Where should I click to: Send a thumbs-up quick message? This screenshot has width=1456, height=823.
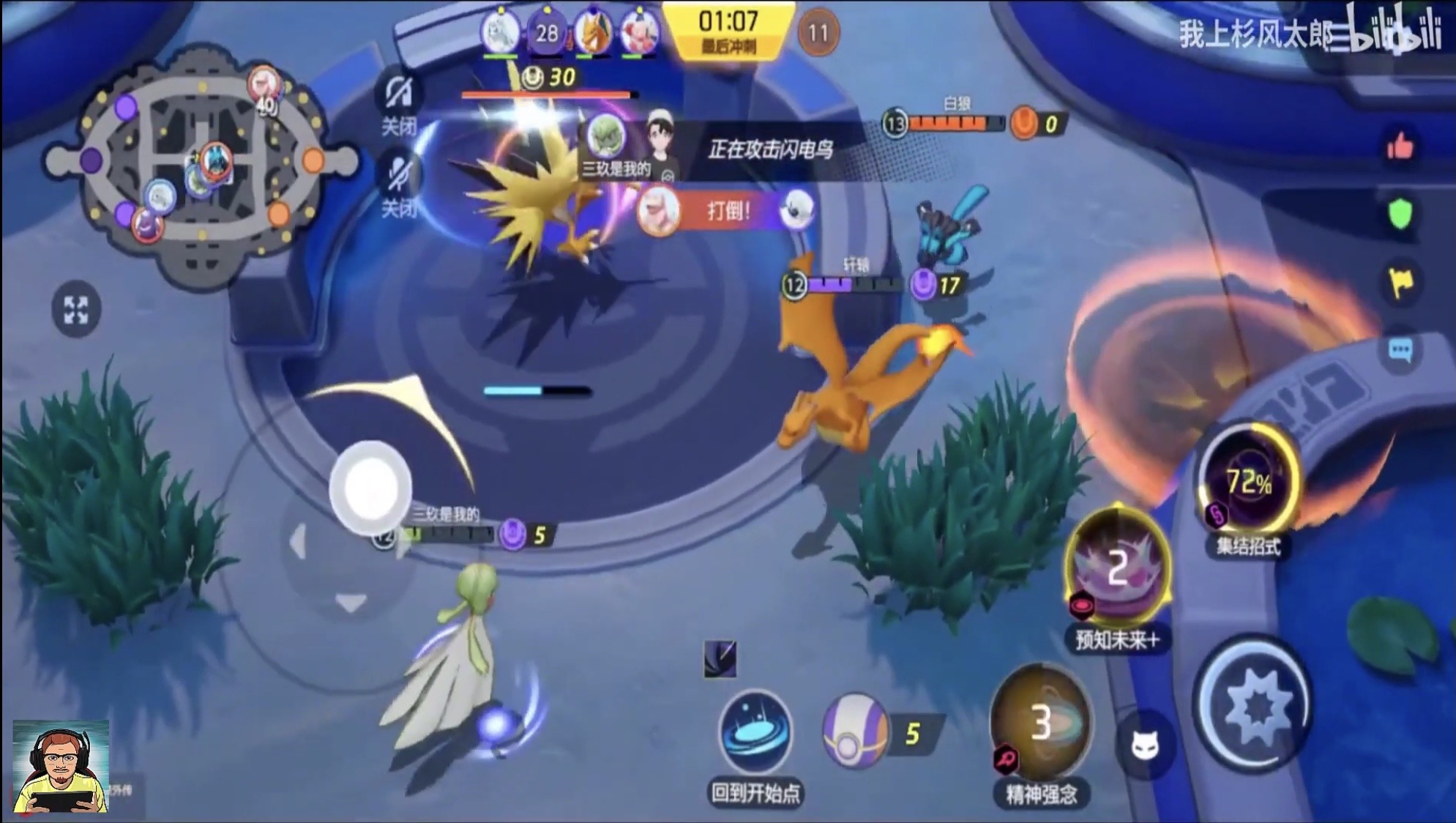point(1400,147)
